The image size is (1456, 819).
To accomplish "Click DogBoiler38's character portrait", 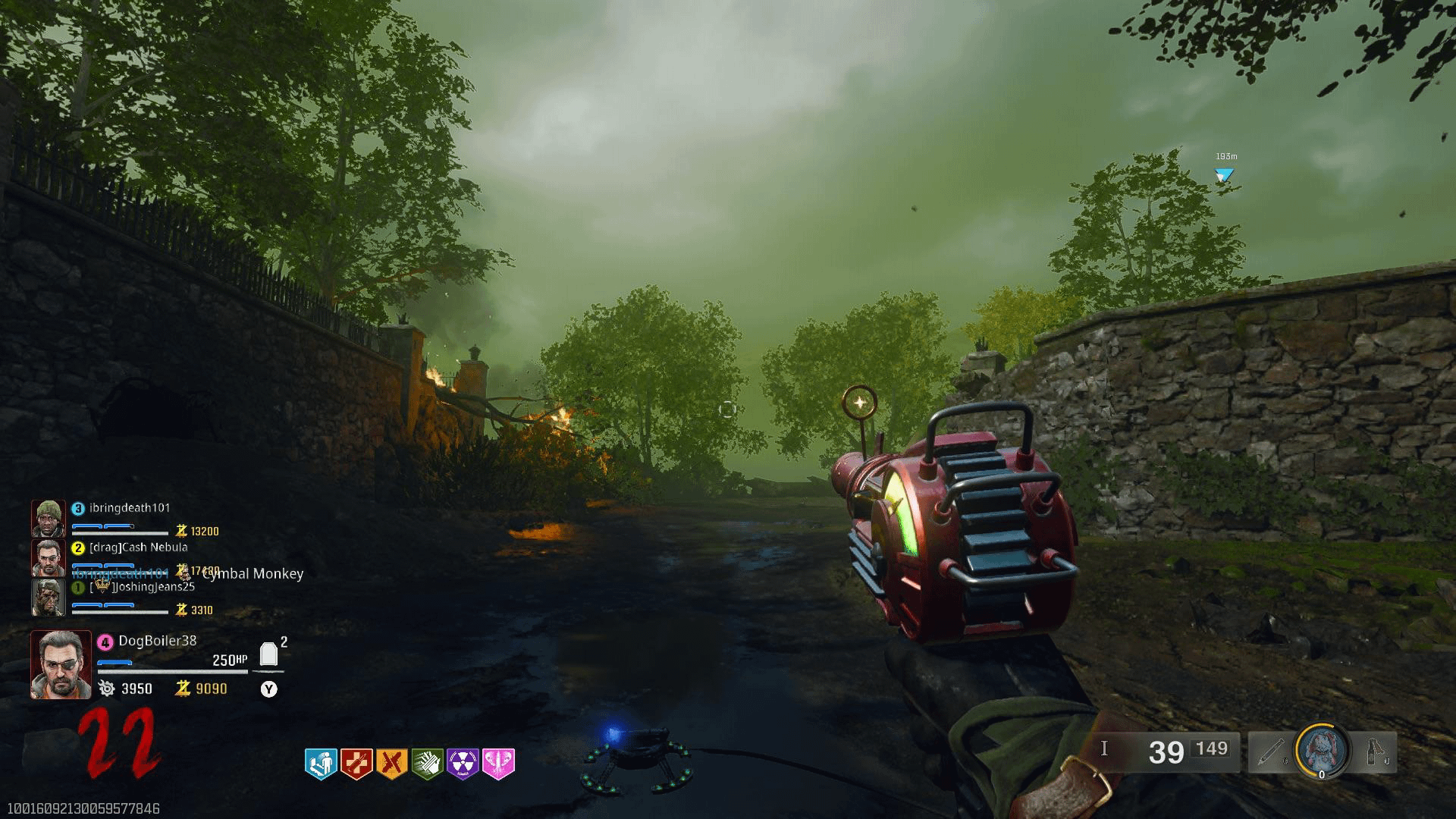I will [x=61, y=664].
